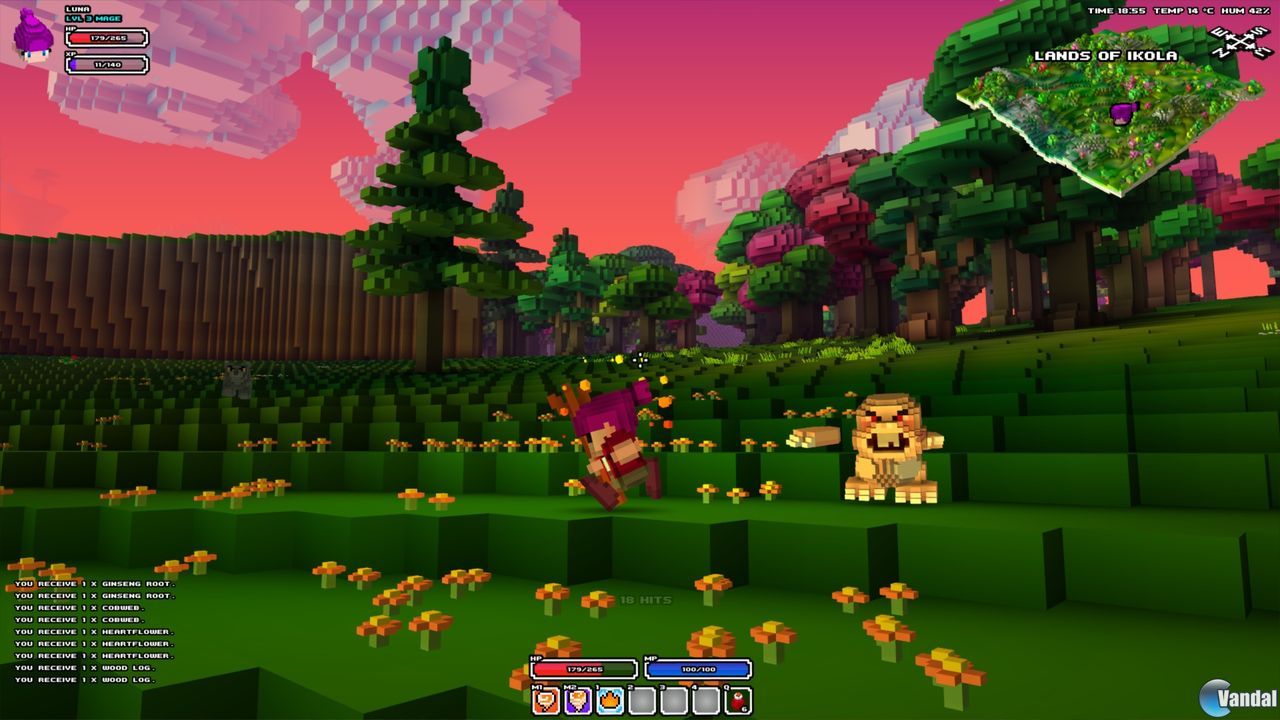Click the compass rose beside the minimap
The height and width of the screenshot is (720, 1280).
1243,40
